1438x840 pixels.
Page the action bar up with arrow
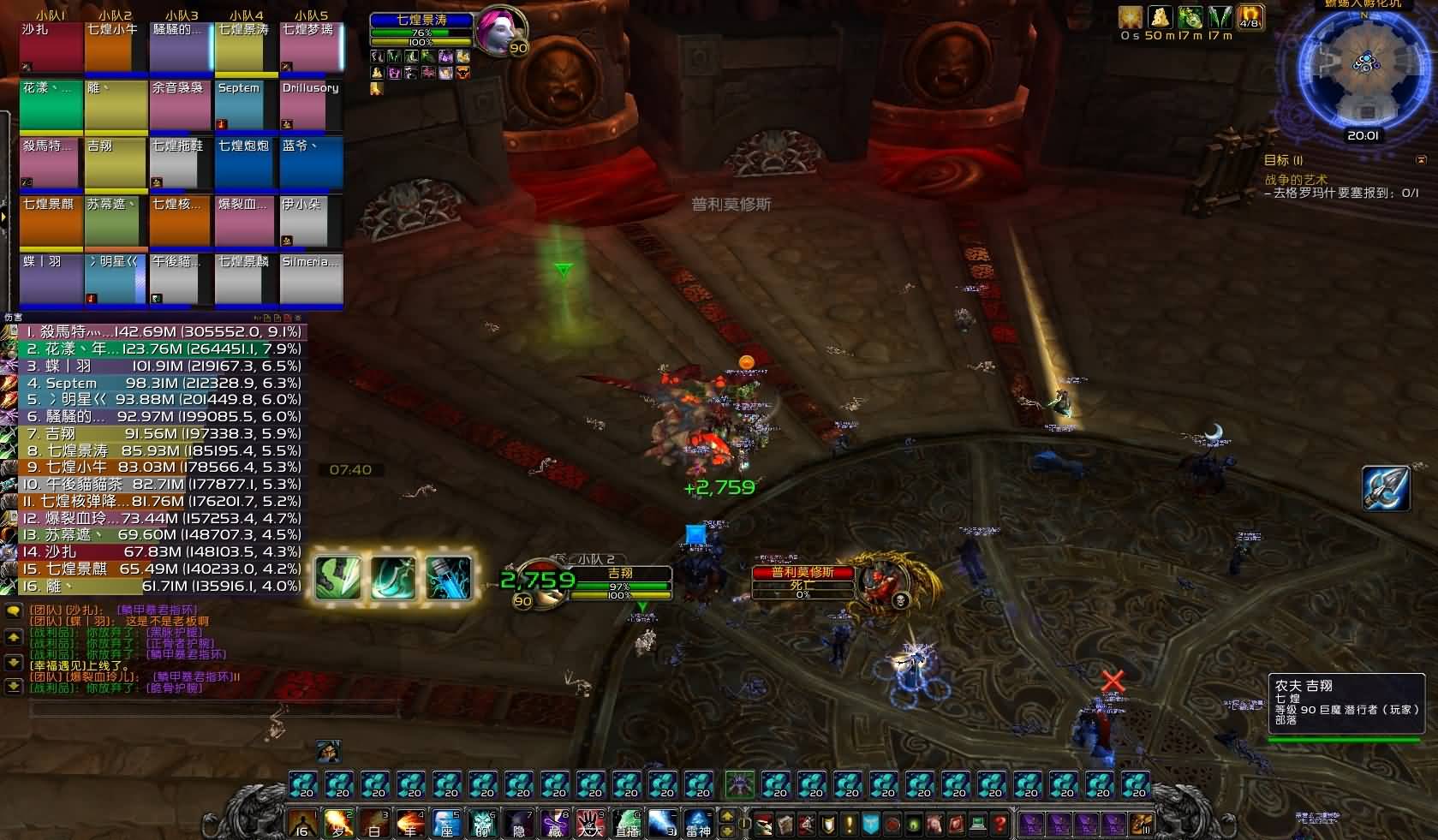(x=729, y=817)
